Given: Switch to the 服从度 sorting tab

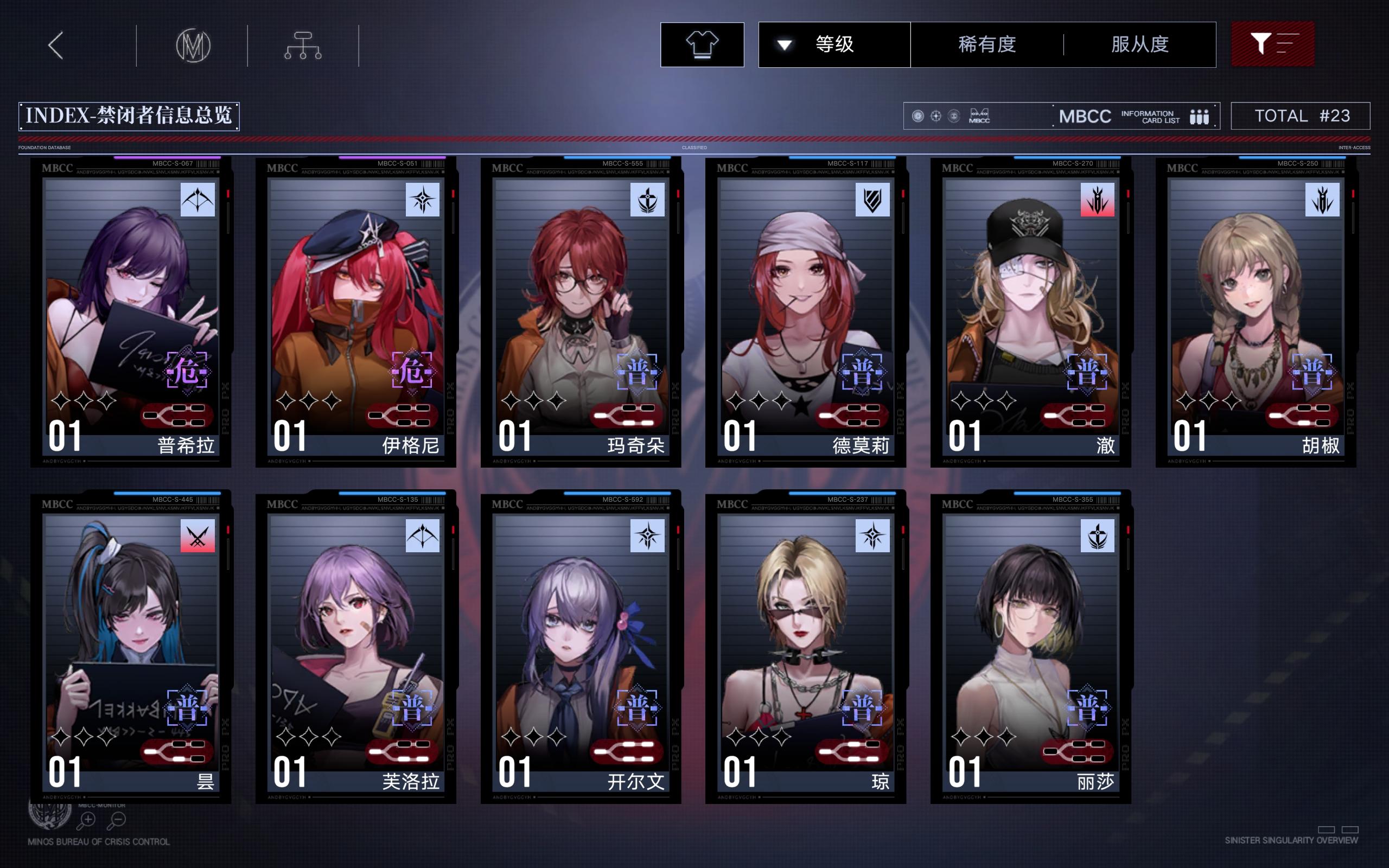Looking at the screenshot, I should coord(1140,45).
